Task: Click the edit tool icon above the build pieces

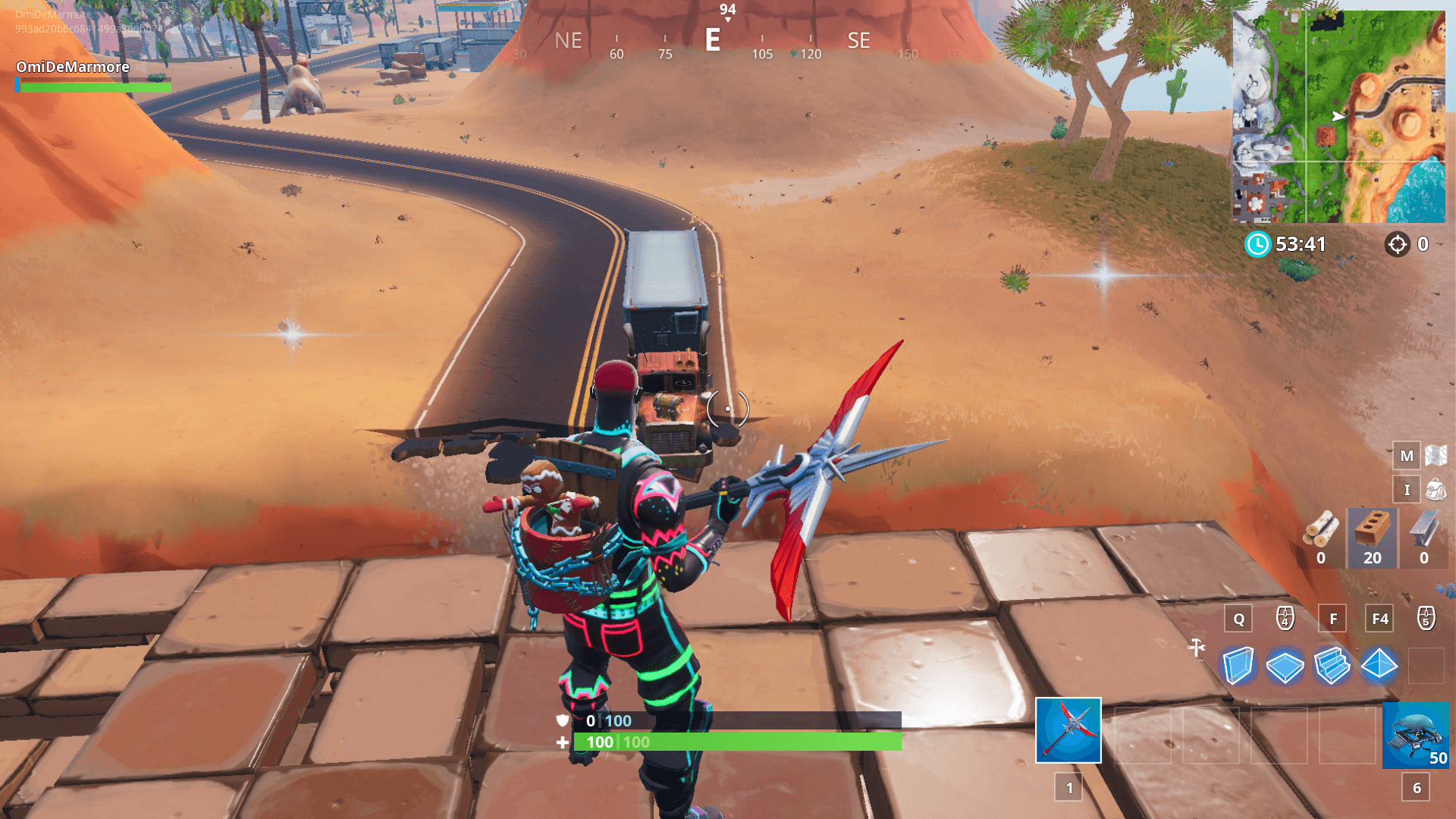Action: 1197,649
